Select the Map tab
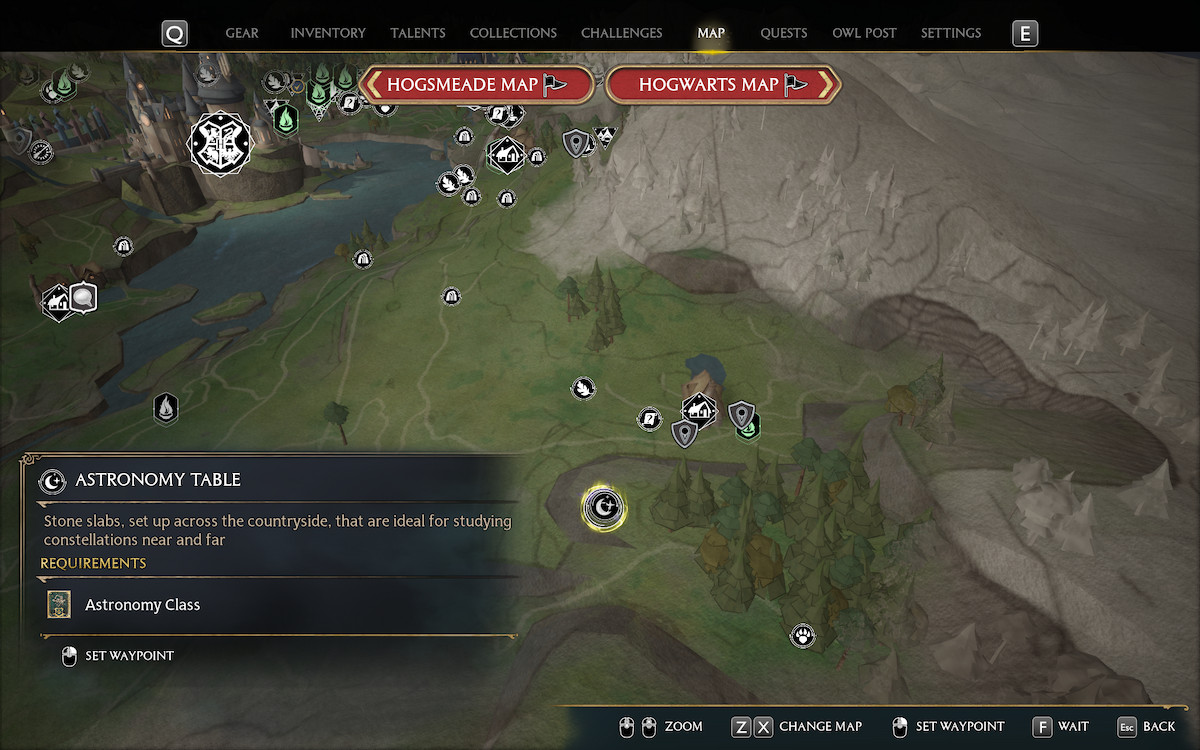The width and height of the screenshot is (1200, 750). [x=711, y=33]
